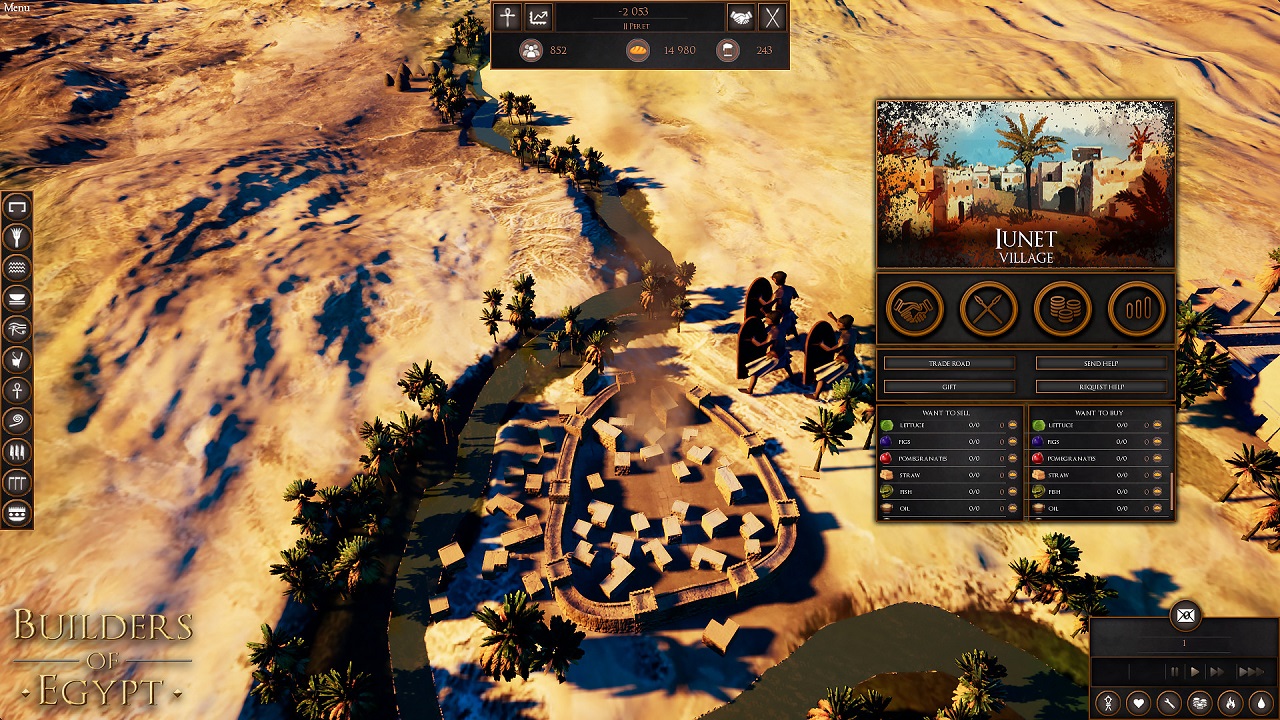
Task: Open the Menu in the top-left corner
Action: click(x=16, y=8)
